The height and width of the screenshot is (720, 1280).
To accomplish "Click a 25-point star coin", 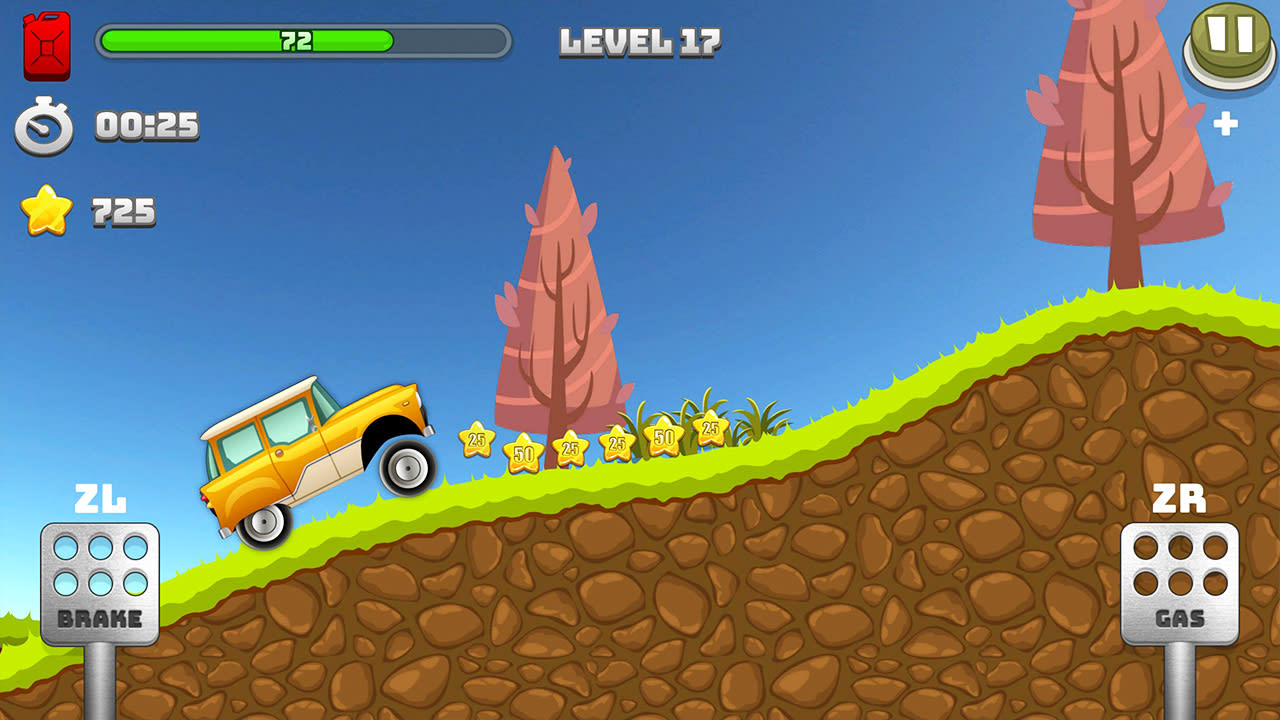I will point(477,441).
